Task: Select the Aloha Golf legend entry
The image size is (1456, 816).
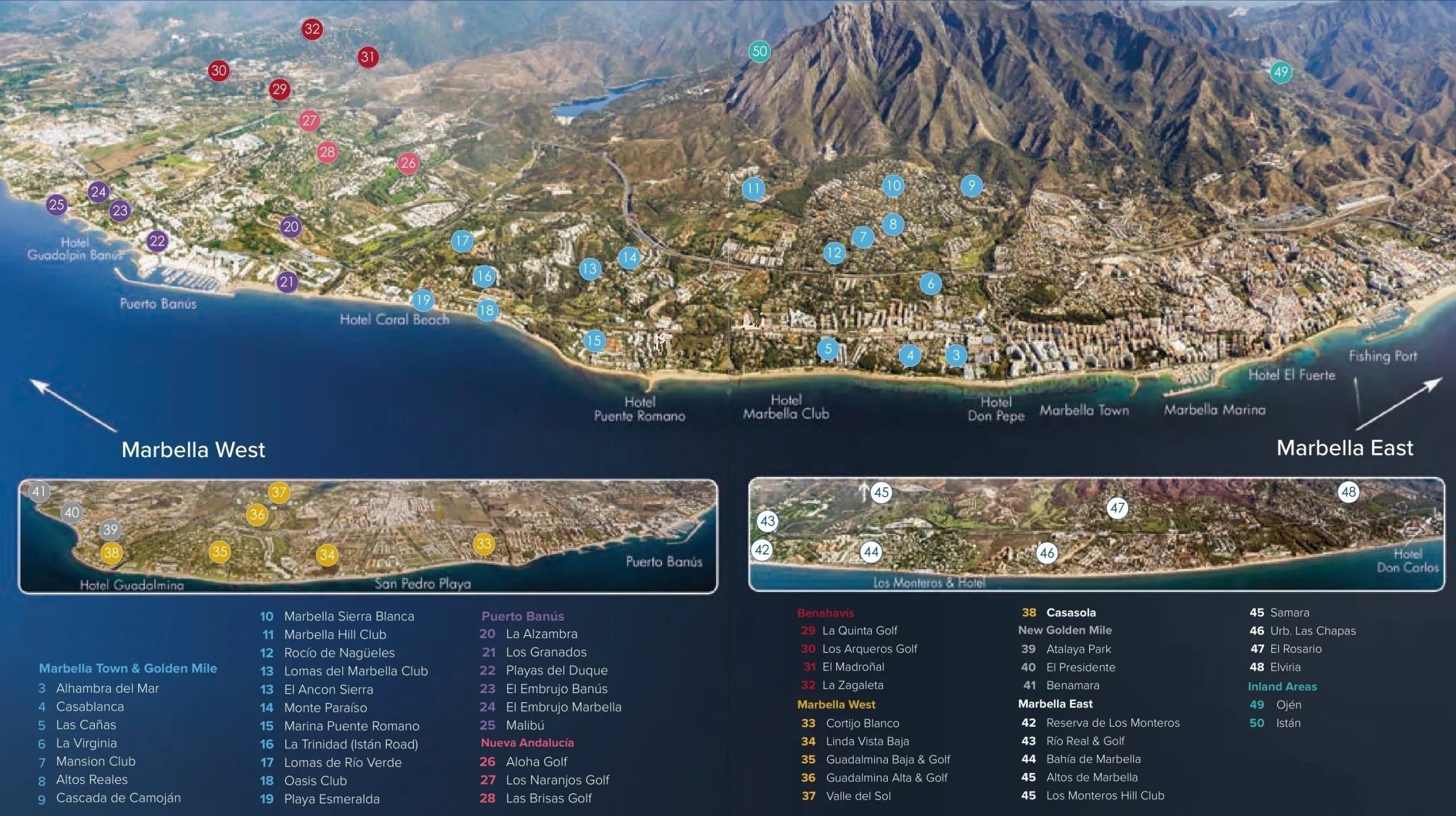Action: (x=536, y=761)
